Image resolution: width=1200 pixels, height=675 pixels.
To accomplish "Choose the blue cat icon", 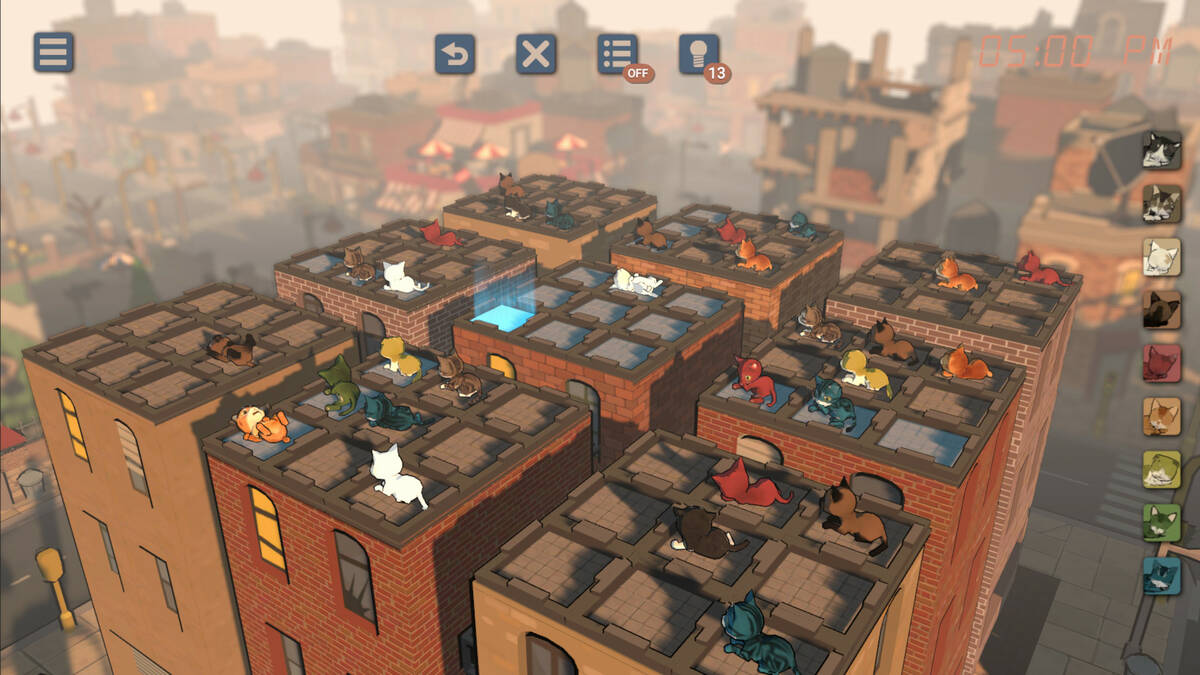I will [x=1162, y=576].
